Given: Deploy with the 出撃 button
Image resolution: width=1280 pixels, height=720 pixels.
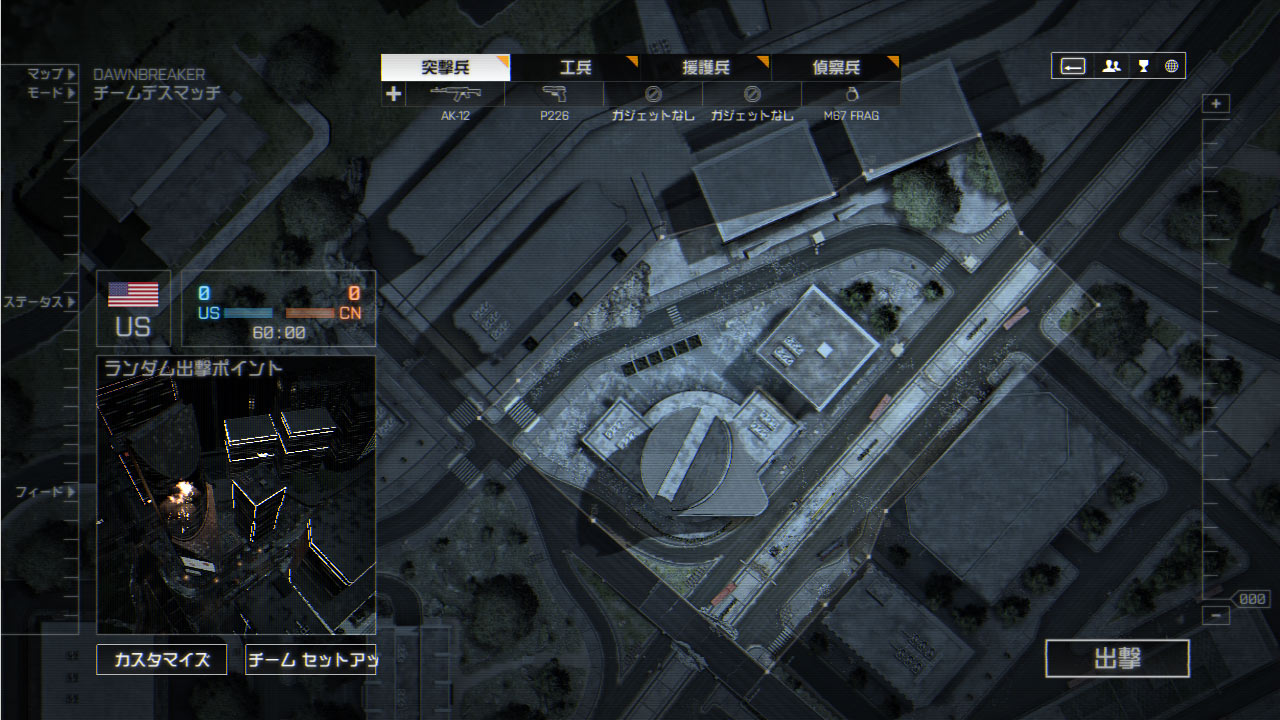Looking at the screenshot, I should pyautogui.click(x=1117, y=659).
